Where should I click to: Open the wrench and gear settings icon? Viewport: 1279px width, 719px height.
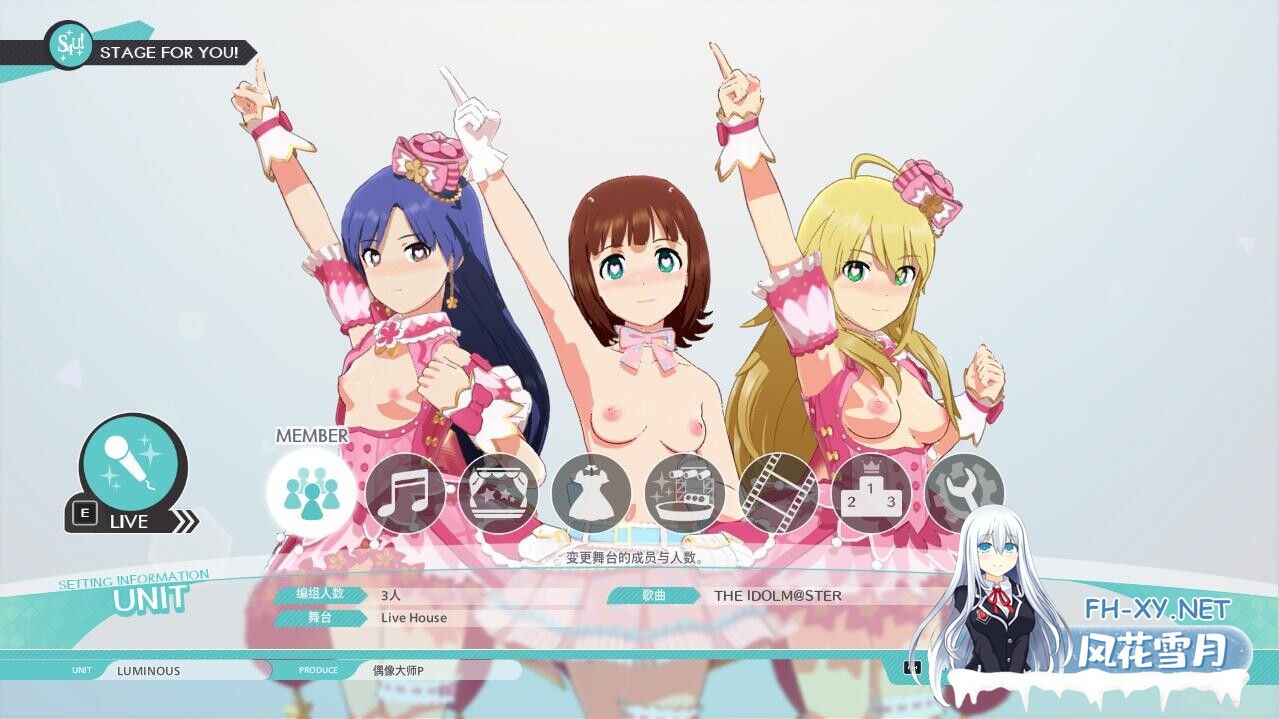point(964,493)
